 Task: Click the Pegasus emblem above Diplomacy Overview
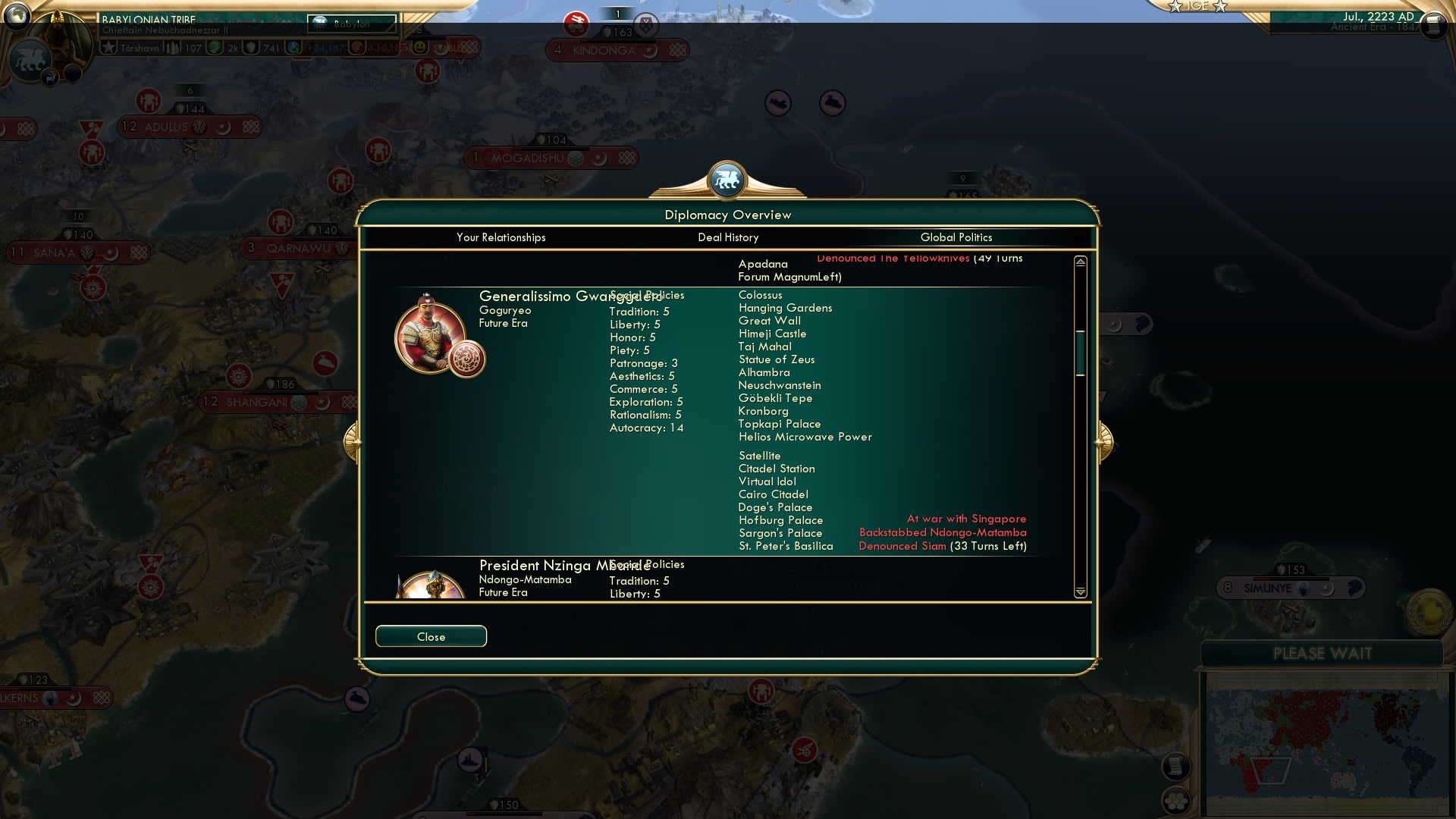[726, 180]
